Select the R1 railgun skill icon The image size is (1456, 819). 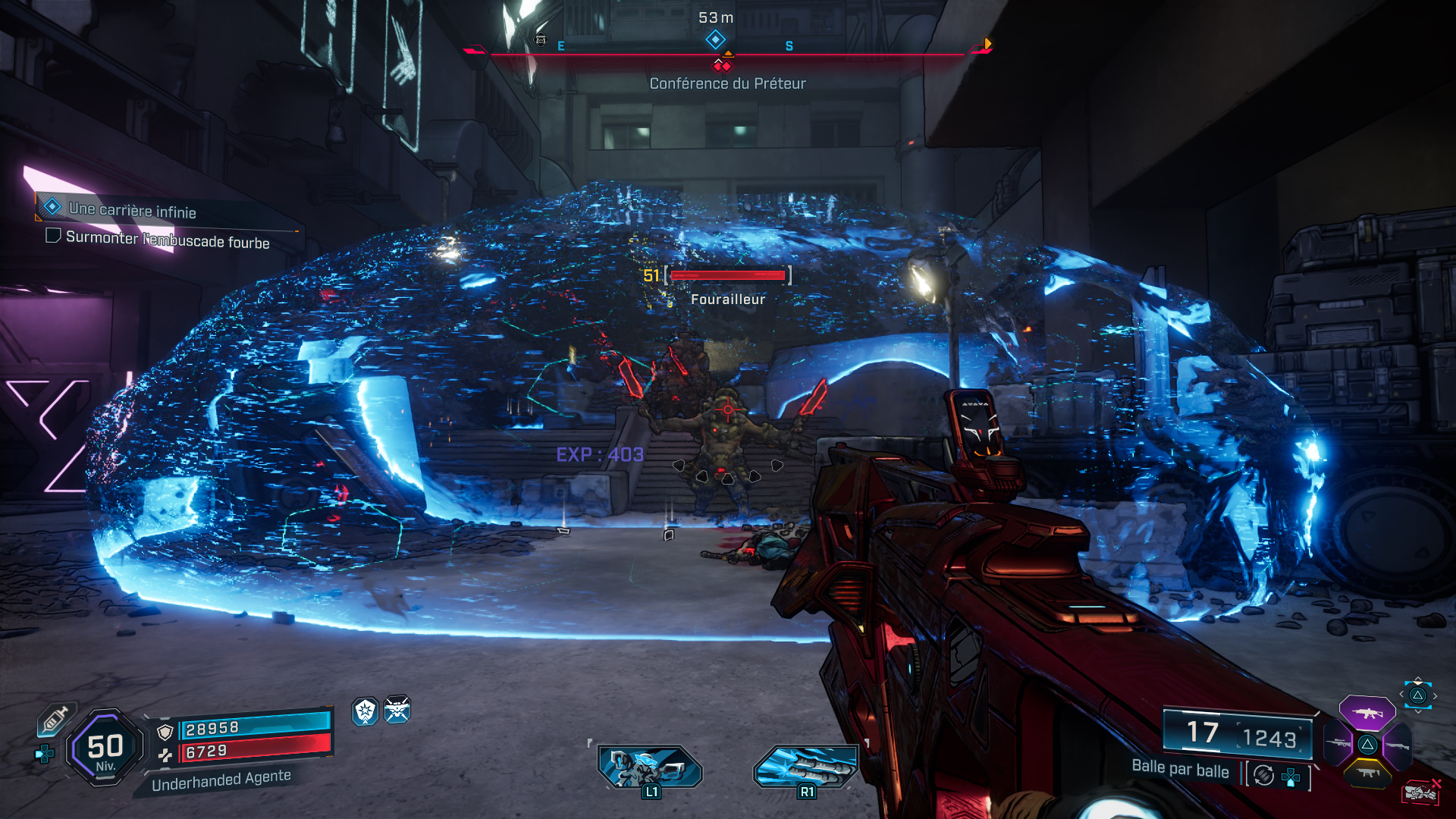(805, 767)
